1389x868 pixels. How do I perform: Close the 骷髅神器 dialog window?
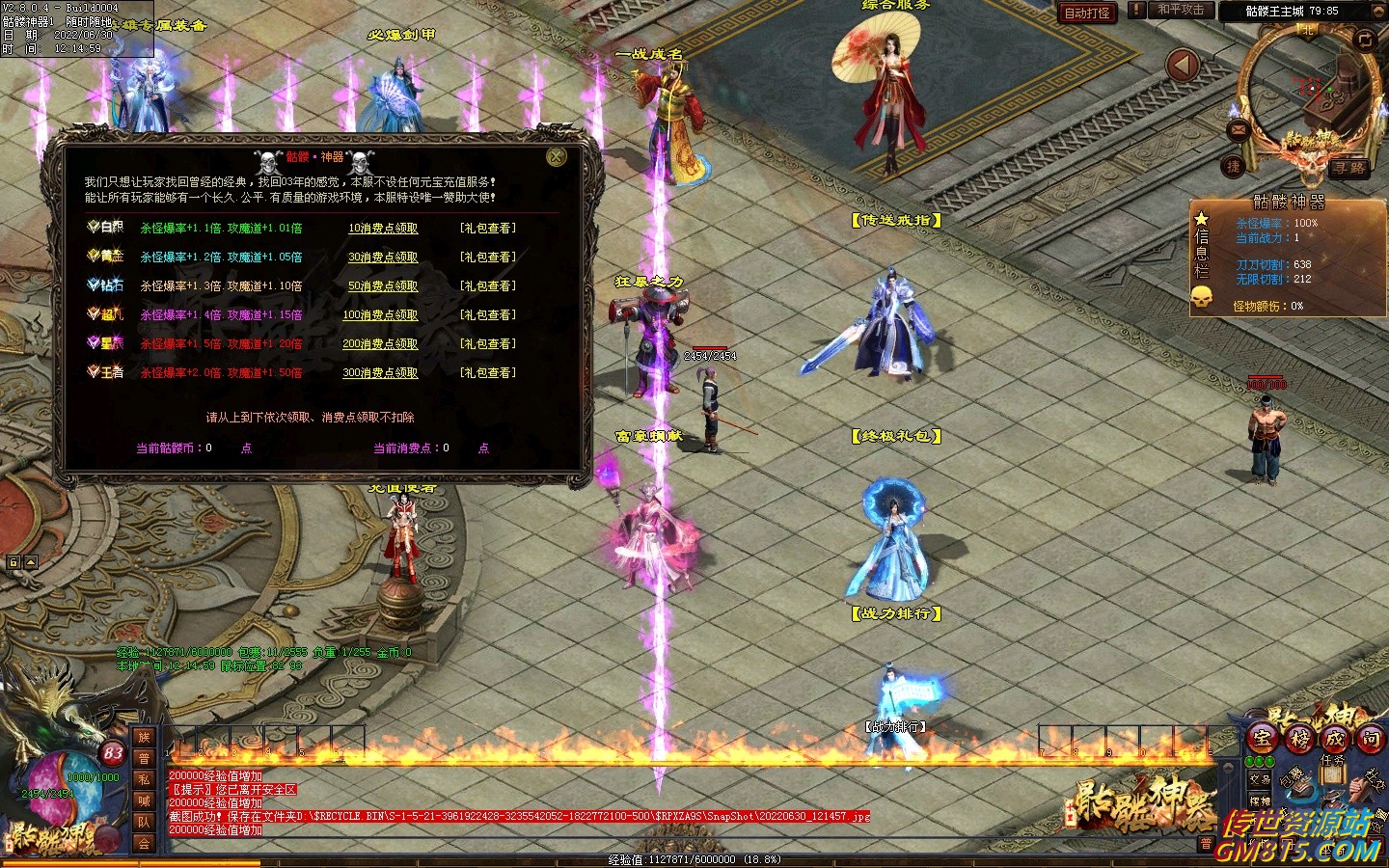coord(557,157)
